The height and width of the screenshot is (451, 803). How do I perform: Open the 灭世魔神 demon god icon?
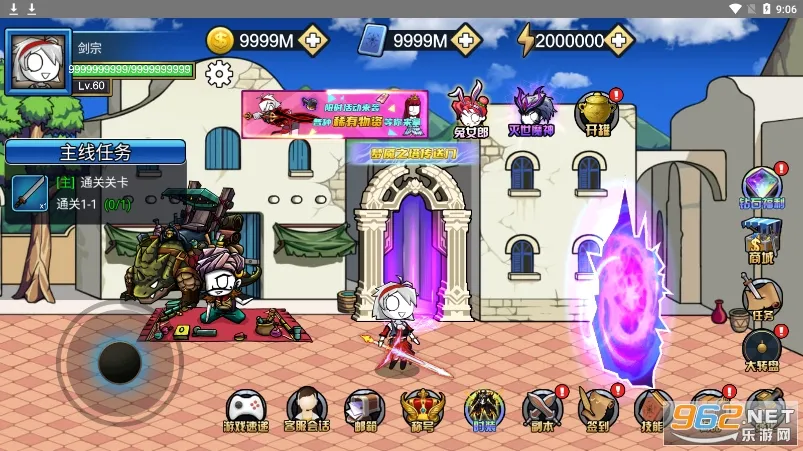(x=533, y=107)
